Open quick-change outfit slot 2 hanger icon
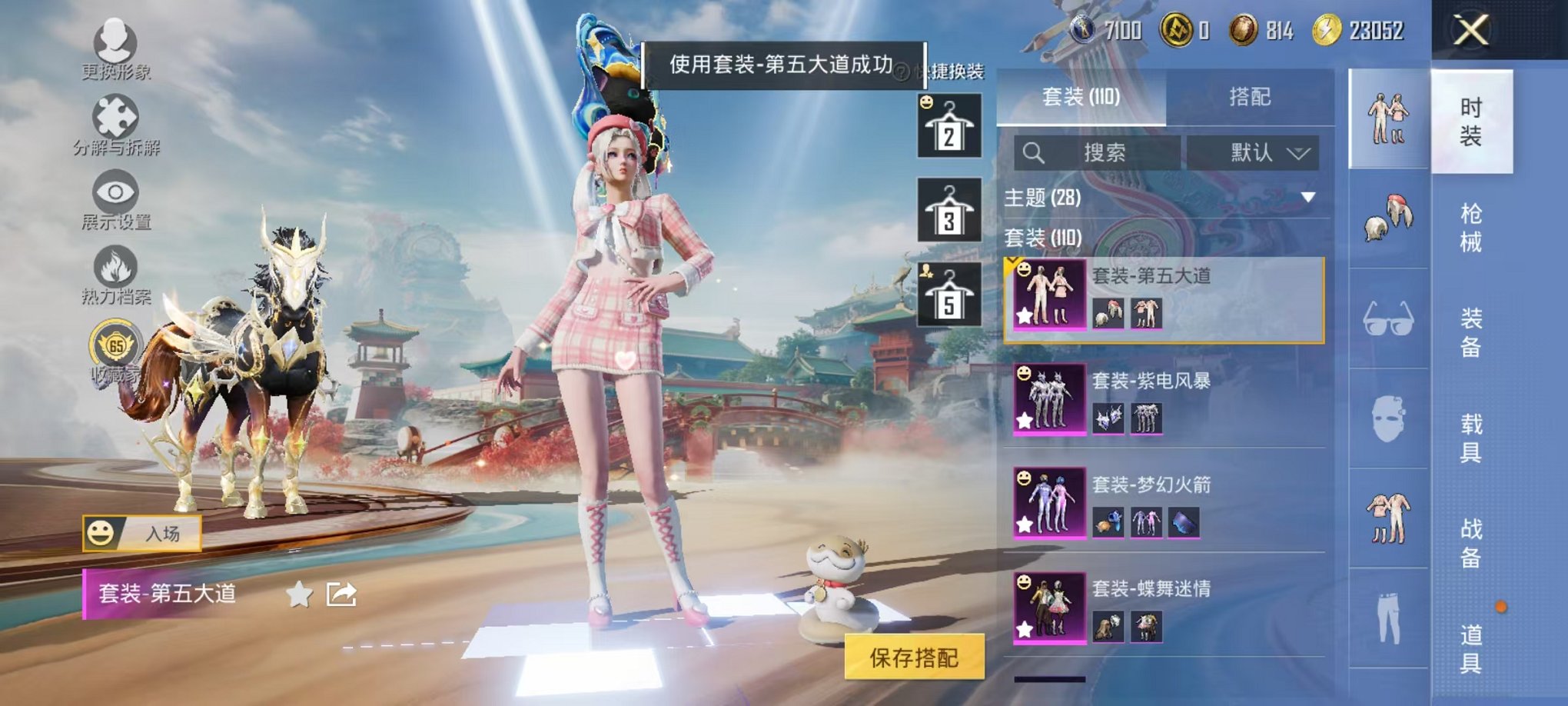 tap(948, 127)
